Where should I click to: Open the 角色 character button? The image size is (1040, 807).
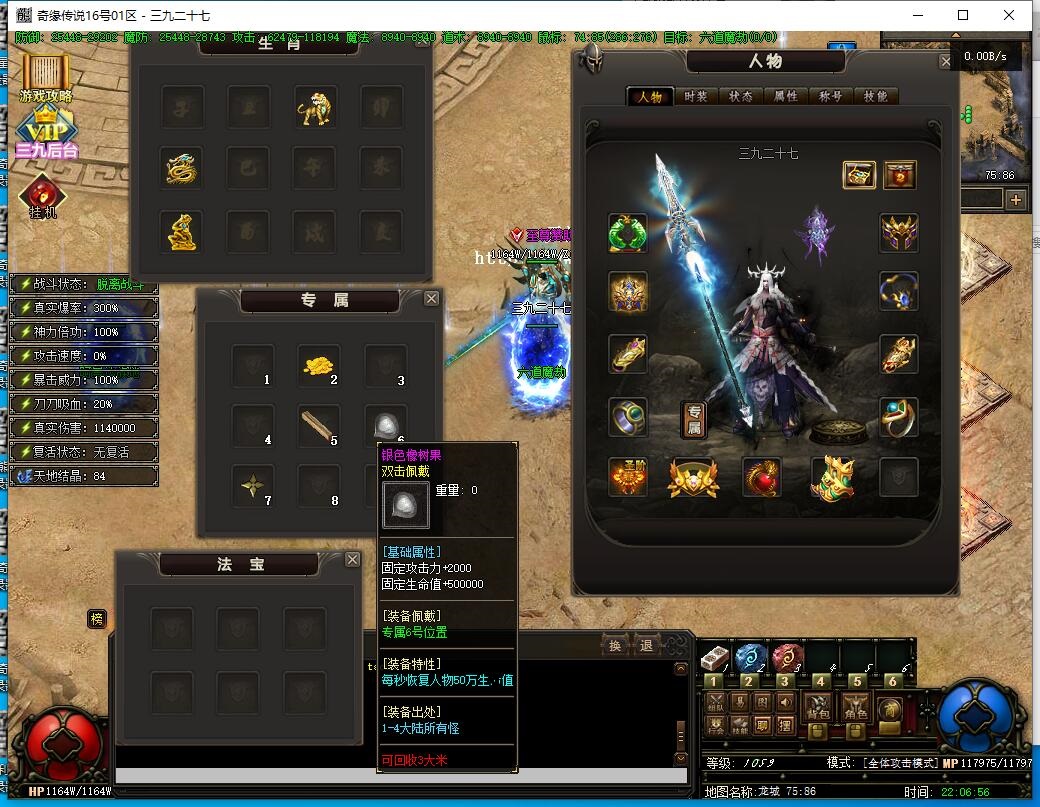[854, 707]
